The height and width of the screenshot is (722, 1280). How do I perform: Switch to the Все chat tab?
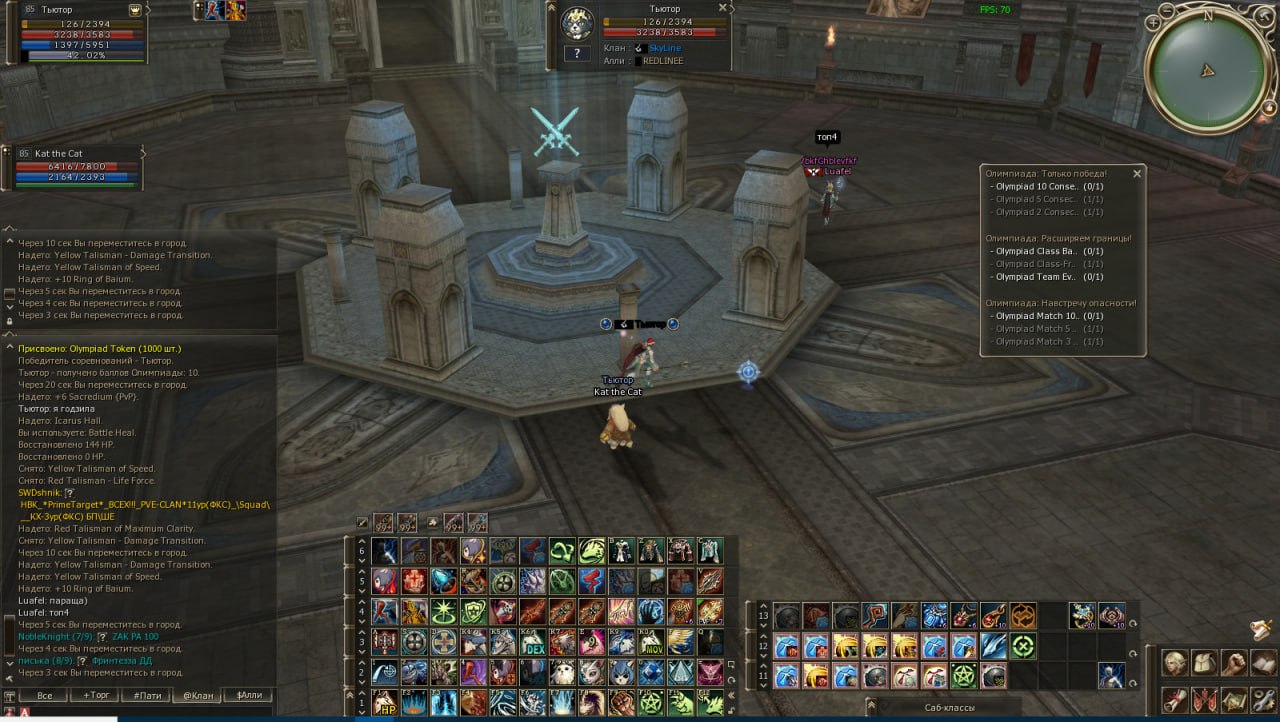44,695
